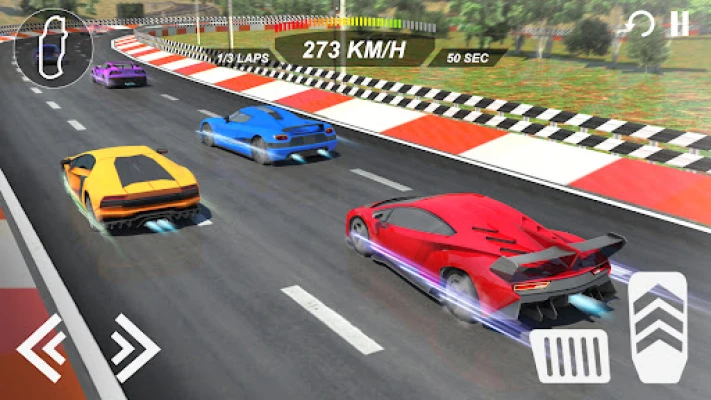Hit the accelerator pedal

(659, 324)
